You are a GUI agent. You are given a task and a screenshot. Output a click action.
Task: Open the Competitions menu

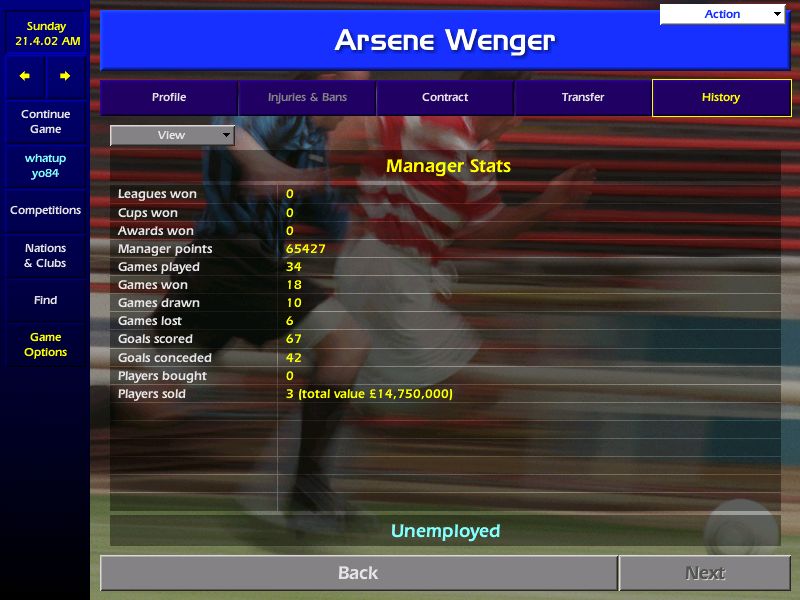[x=45, y=211]
